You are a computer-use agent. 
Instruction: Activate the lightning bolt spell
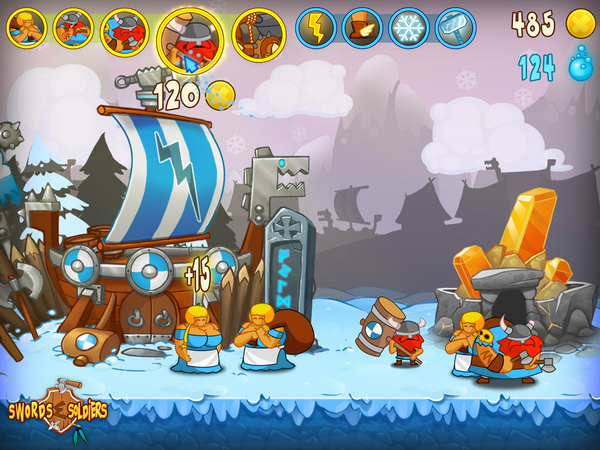[x=316, y=28]
